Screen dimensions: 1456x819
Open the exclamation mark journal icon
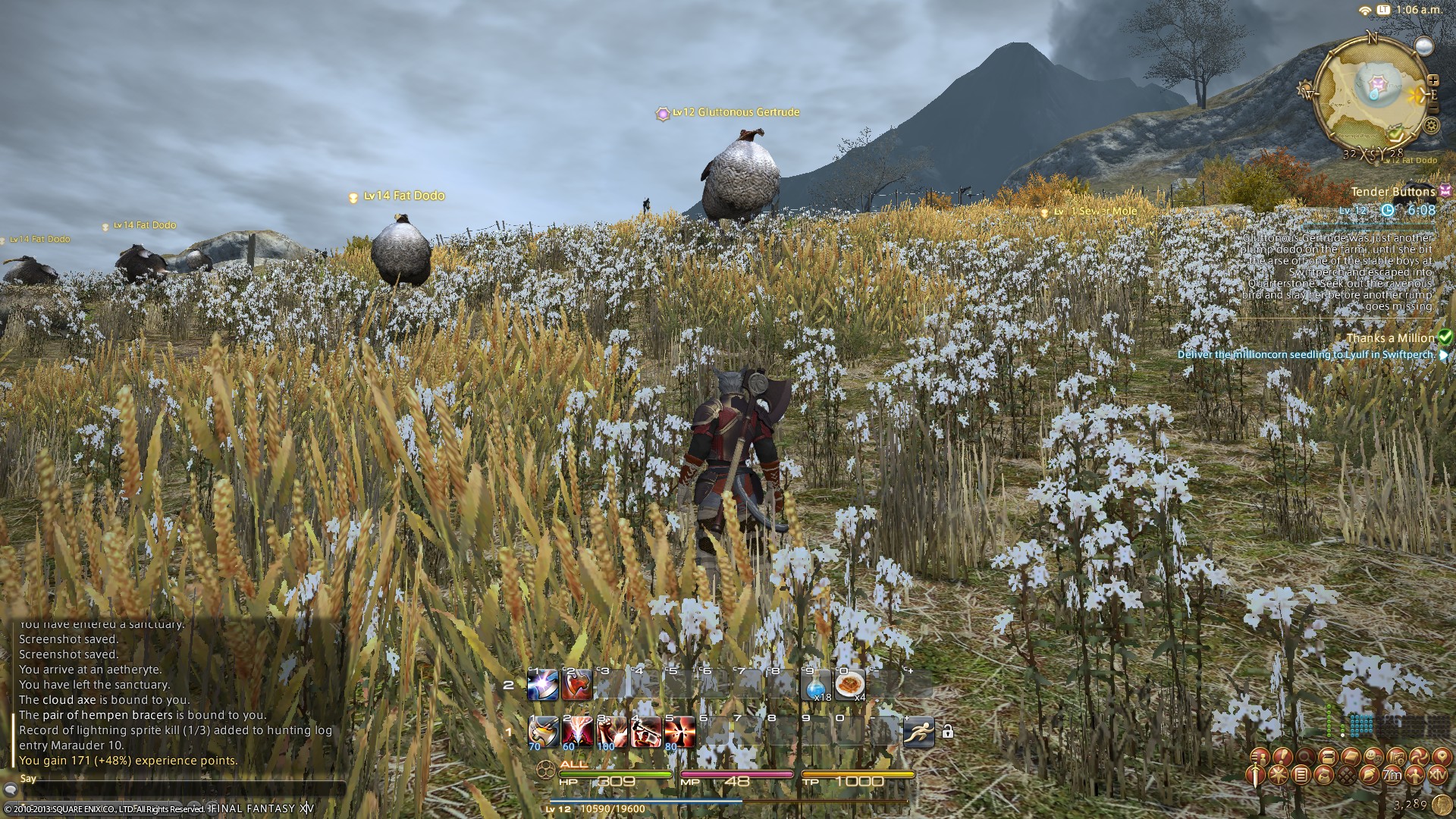pos(1282,757)
